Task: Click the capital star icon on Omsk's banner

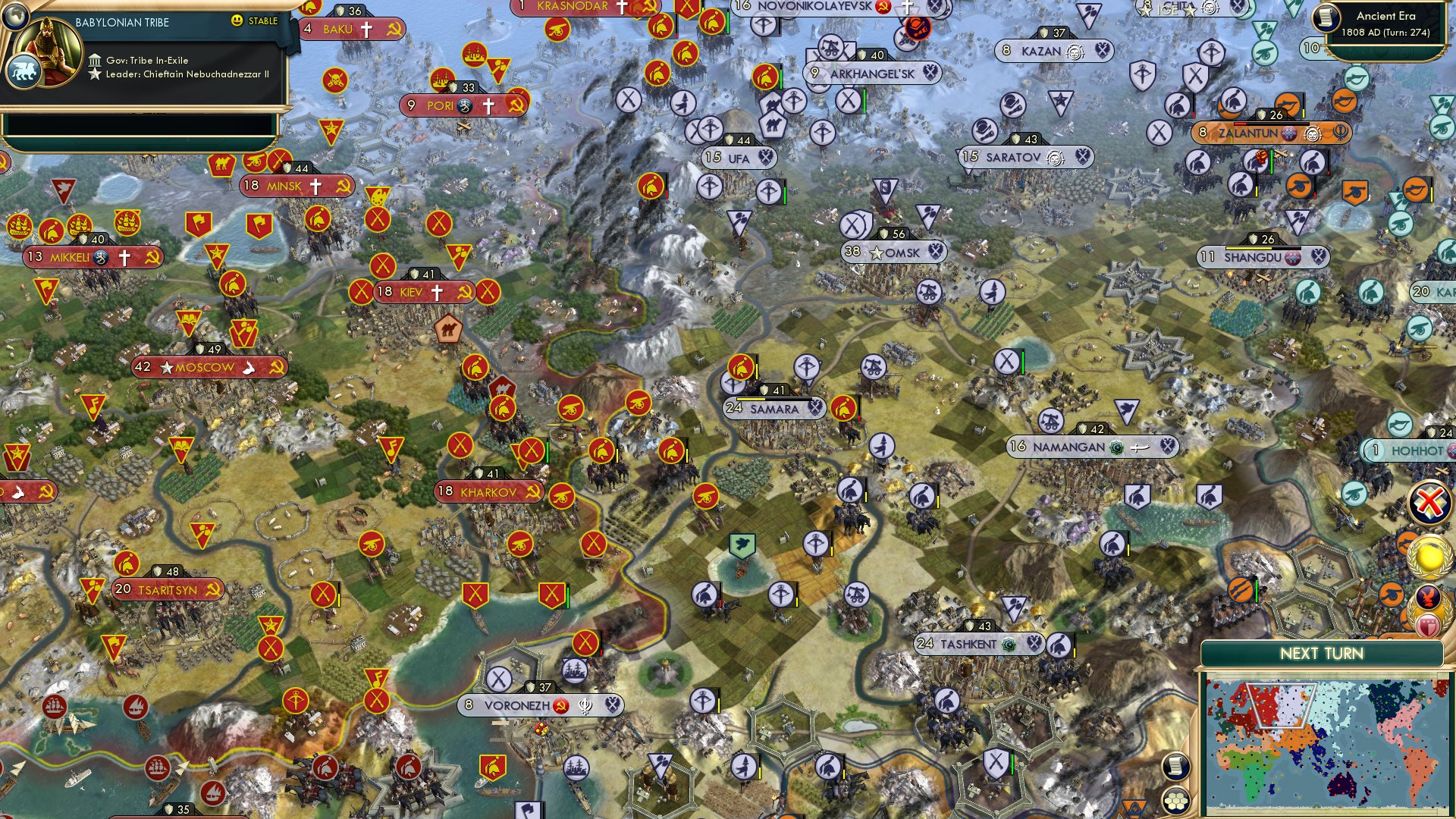Action: (877, 253)
